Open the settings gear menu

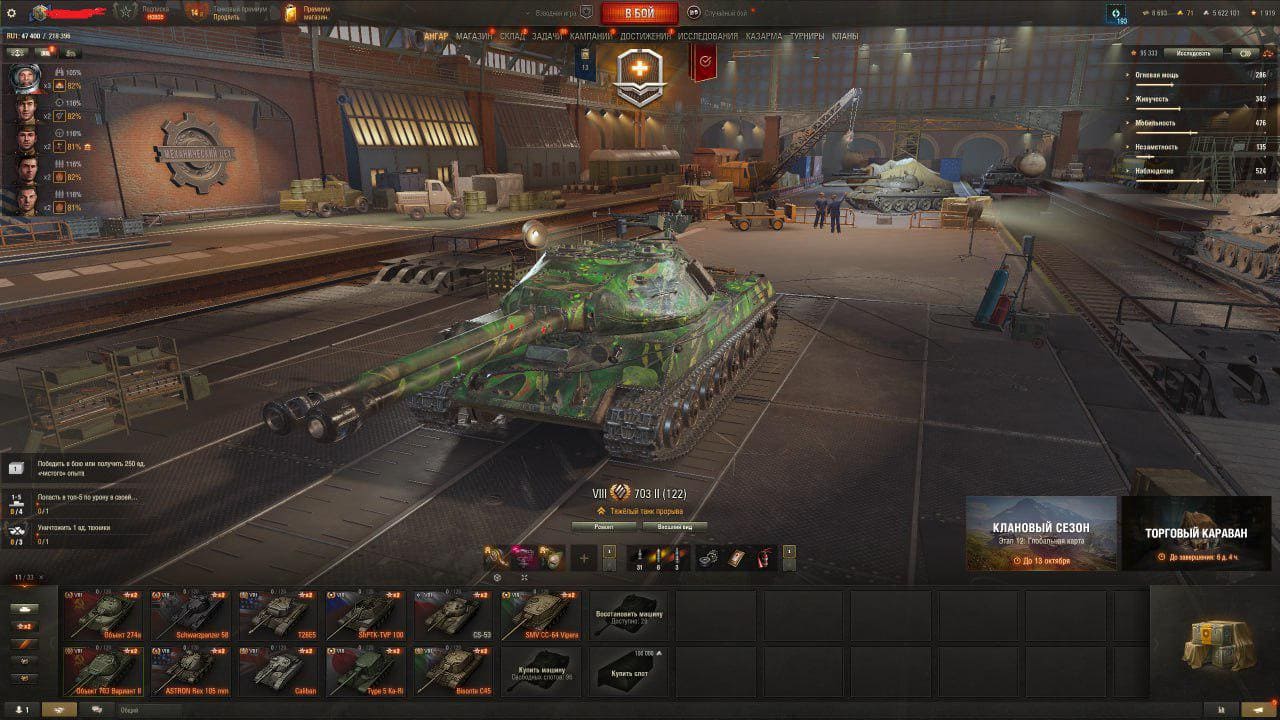12,13
